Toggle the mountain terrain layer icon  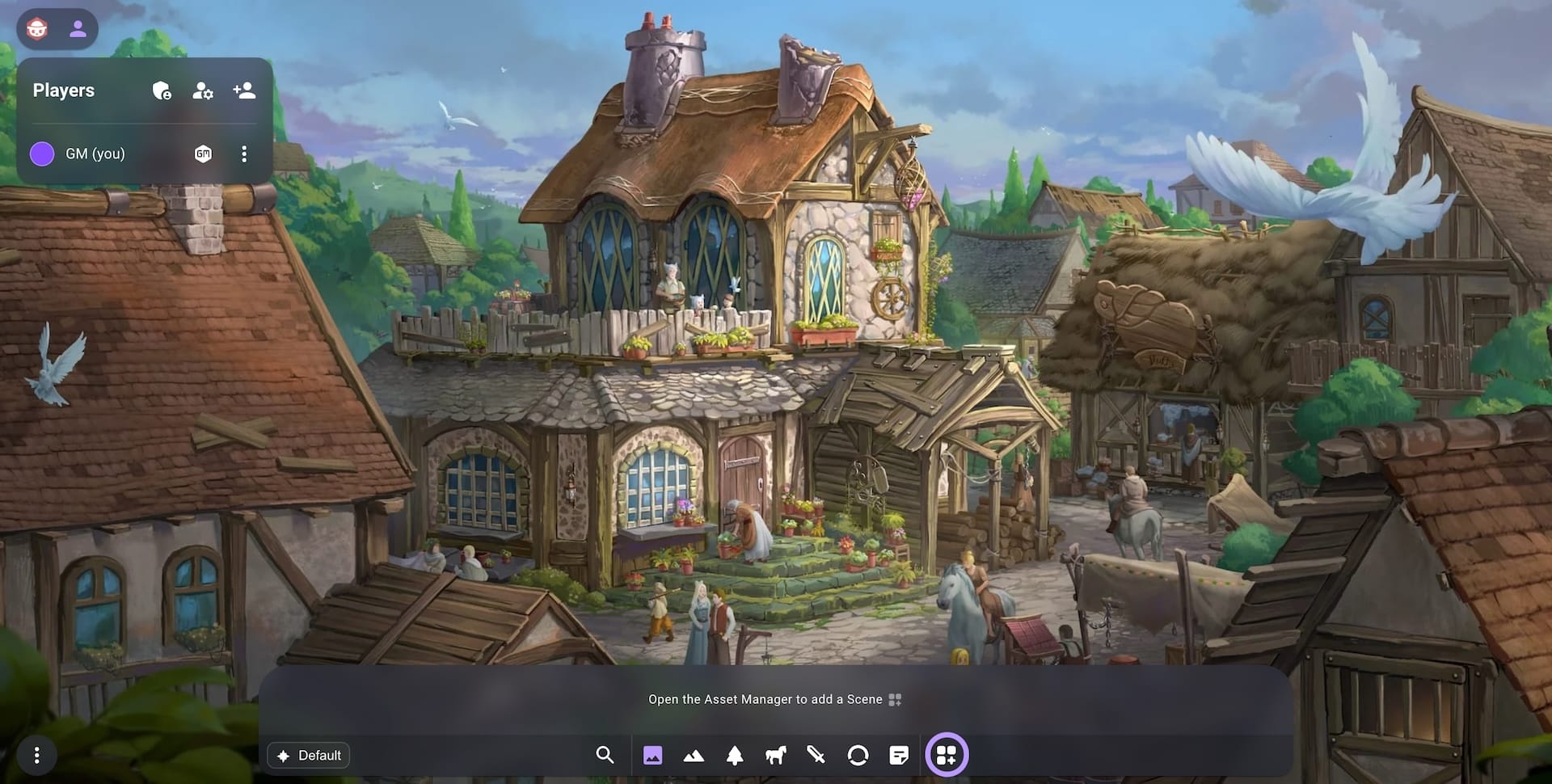[x=695, y=756]
